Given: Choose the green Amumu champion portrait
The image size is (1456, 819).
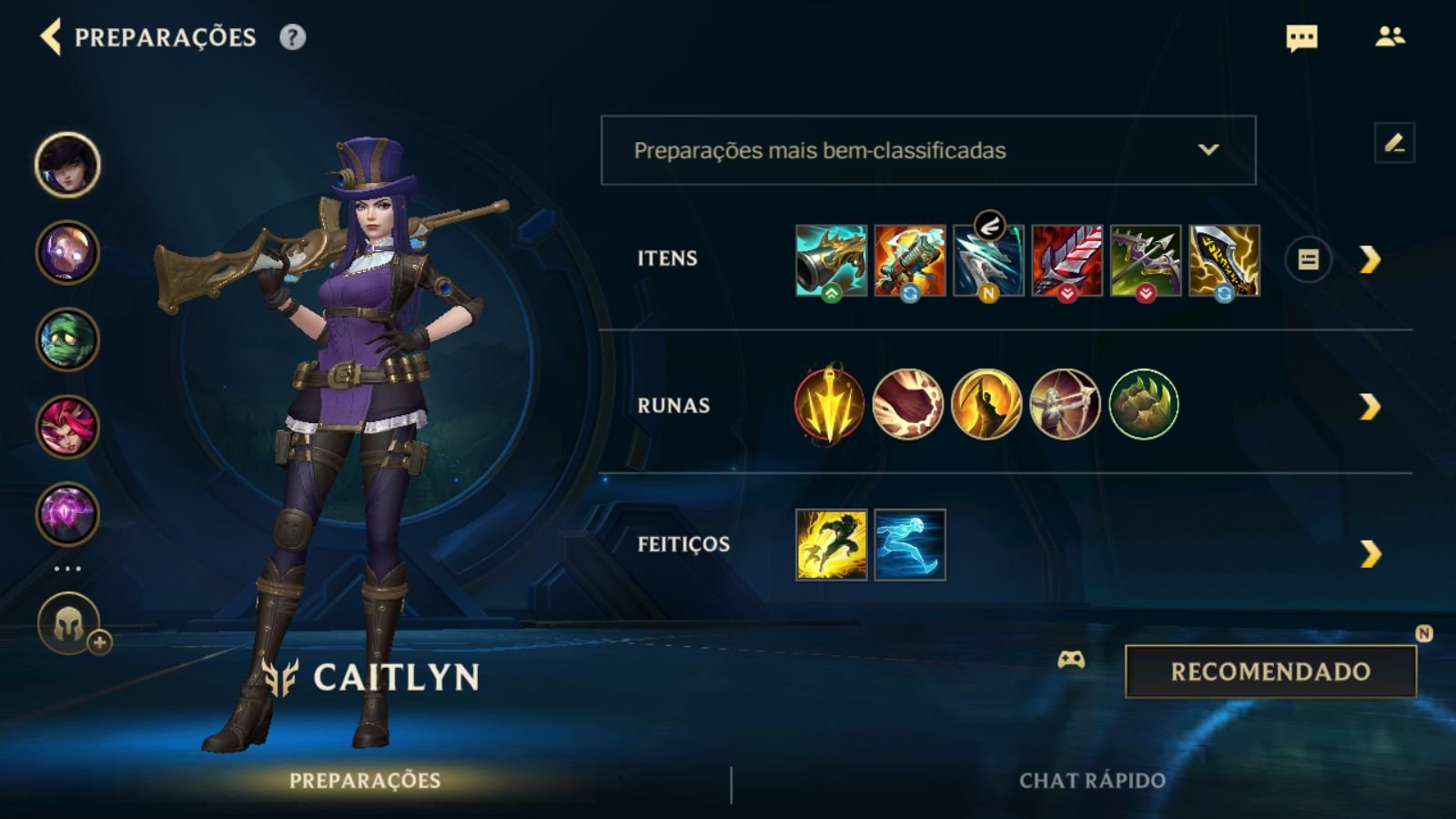Looking at the screenshot, I should point(67,339).
